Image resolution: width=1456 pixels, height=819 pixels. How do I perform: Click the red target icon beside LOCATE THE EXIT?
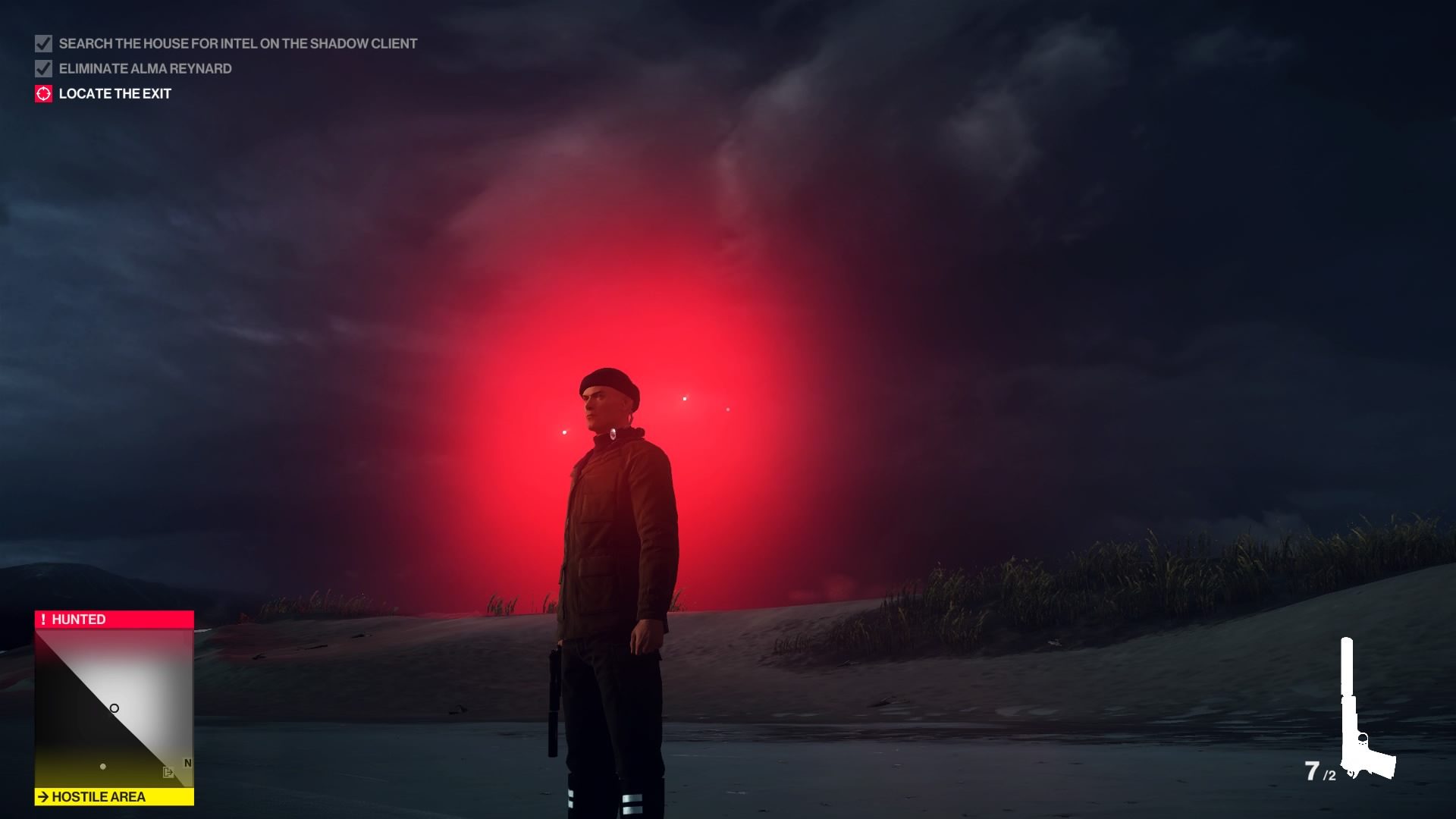click(x=43, y=93)
